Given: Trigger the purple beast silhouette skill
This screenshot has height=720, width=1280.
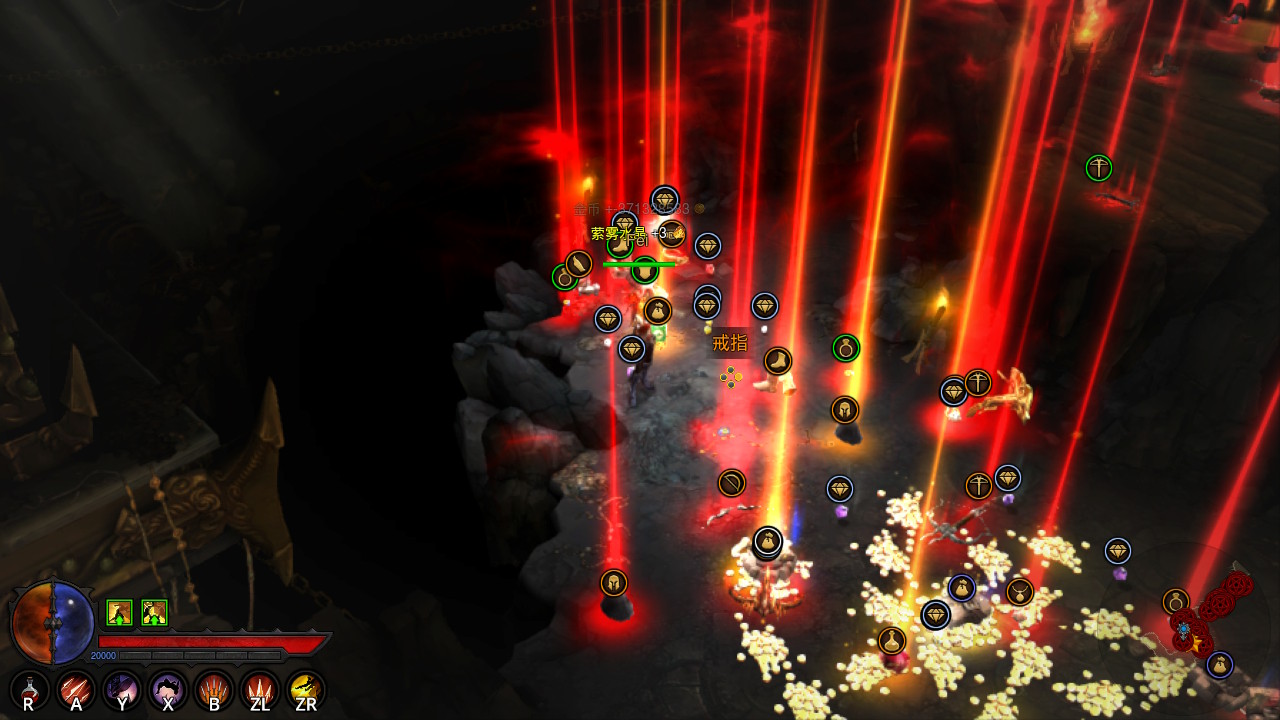Looking at the screenshot, I should pos(168,690).
